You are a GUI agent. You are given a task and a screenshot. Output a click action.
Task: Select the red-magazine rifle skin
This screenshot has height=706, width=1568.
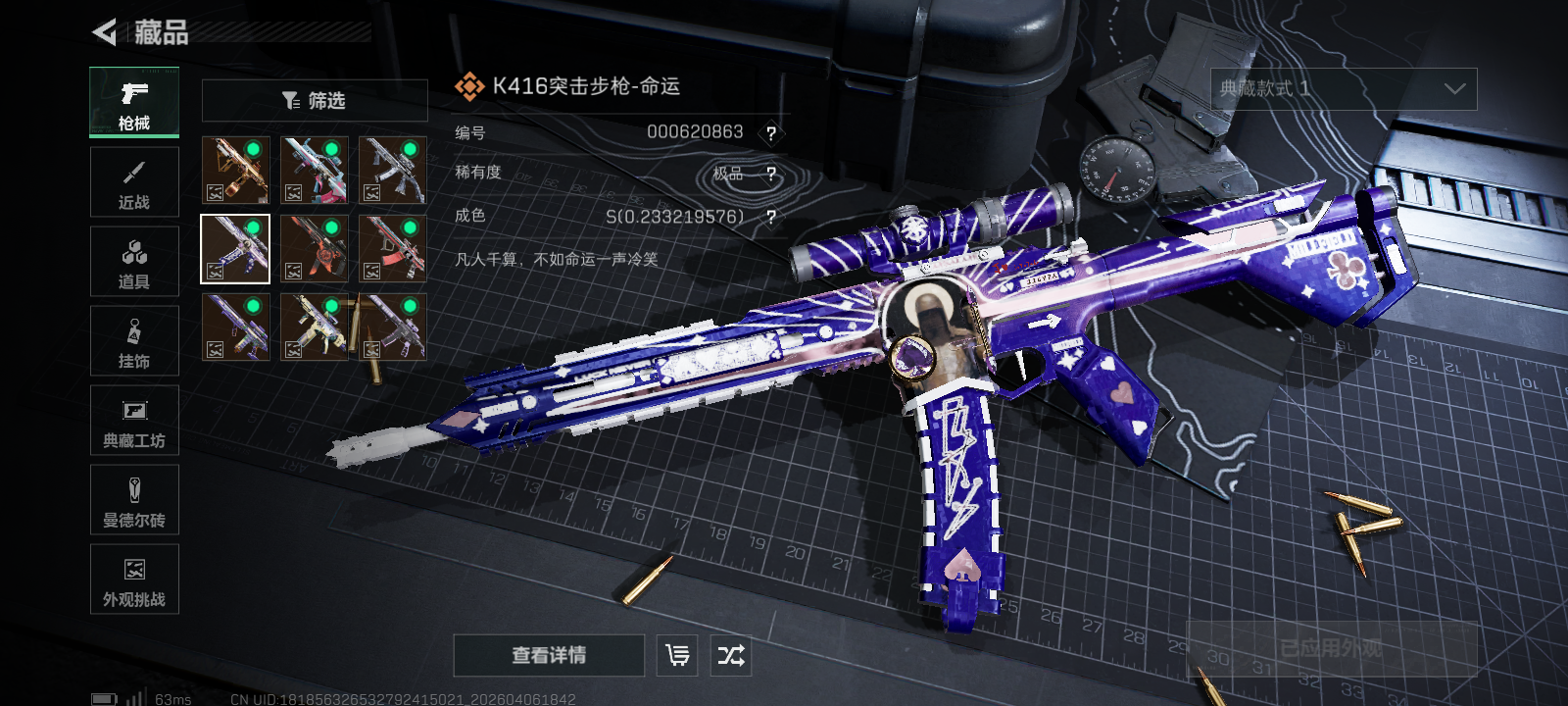coord(392,248)
